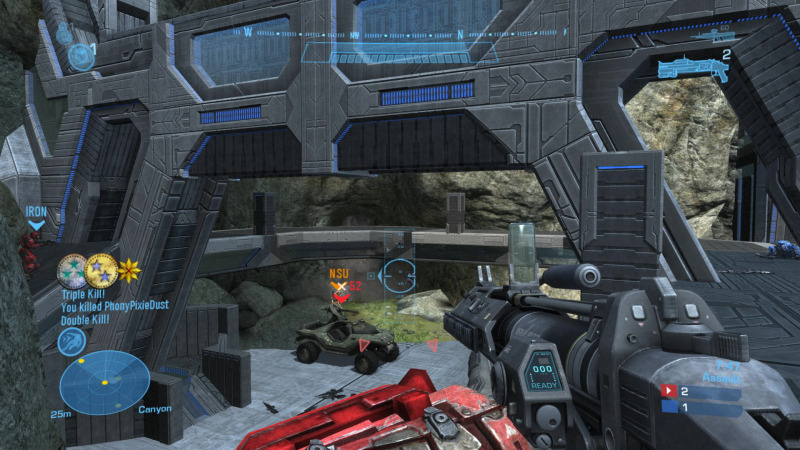Open the circular motion tracker radar
The image size is (800, 450).
click(104, 383)
